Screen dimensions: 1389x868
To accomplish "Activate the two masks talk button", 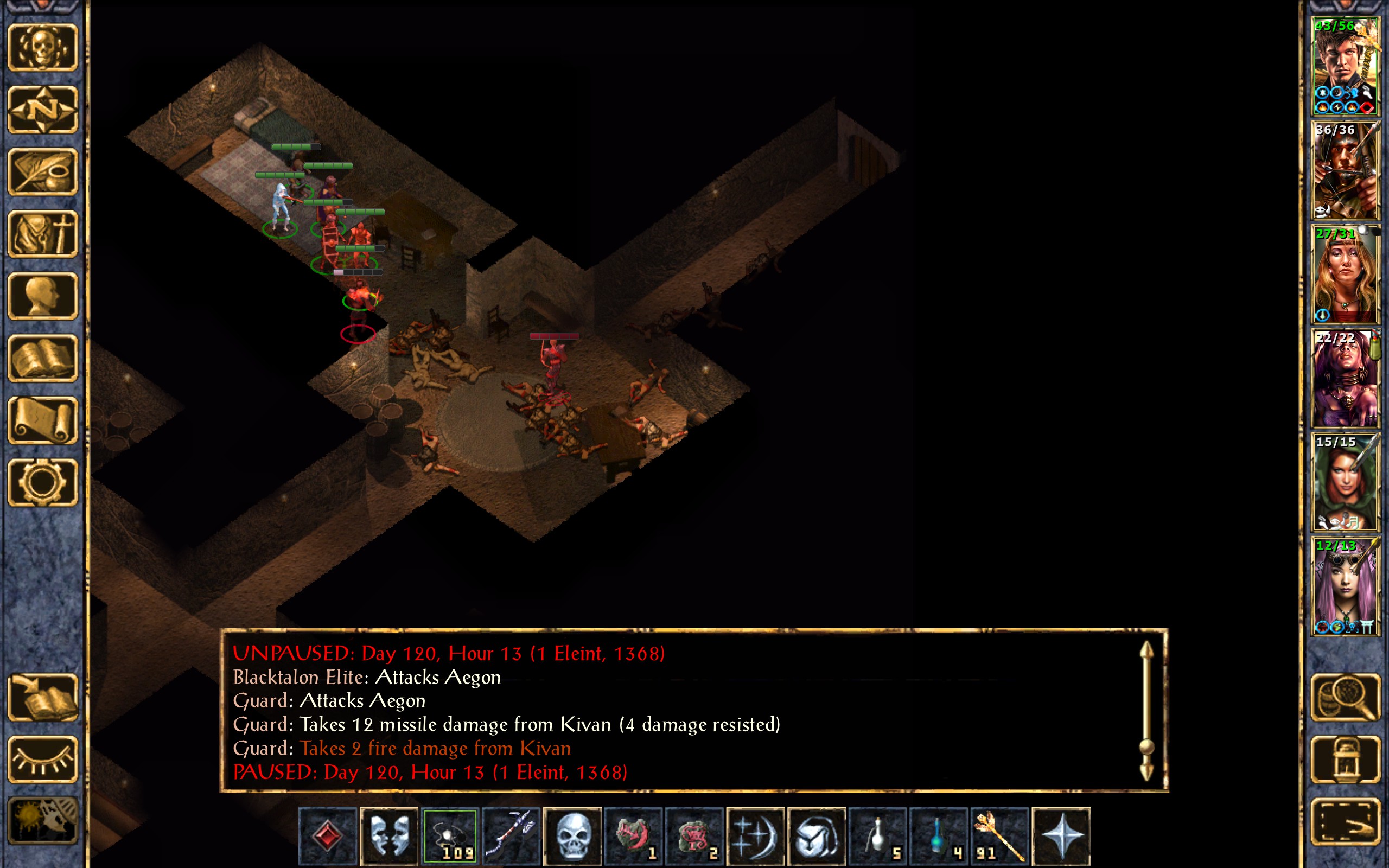I will (x=389, y=835).
